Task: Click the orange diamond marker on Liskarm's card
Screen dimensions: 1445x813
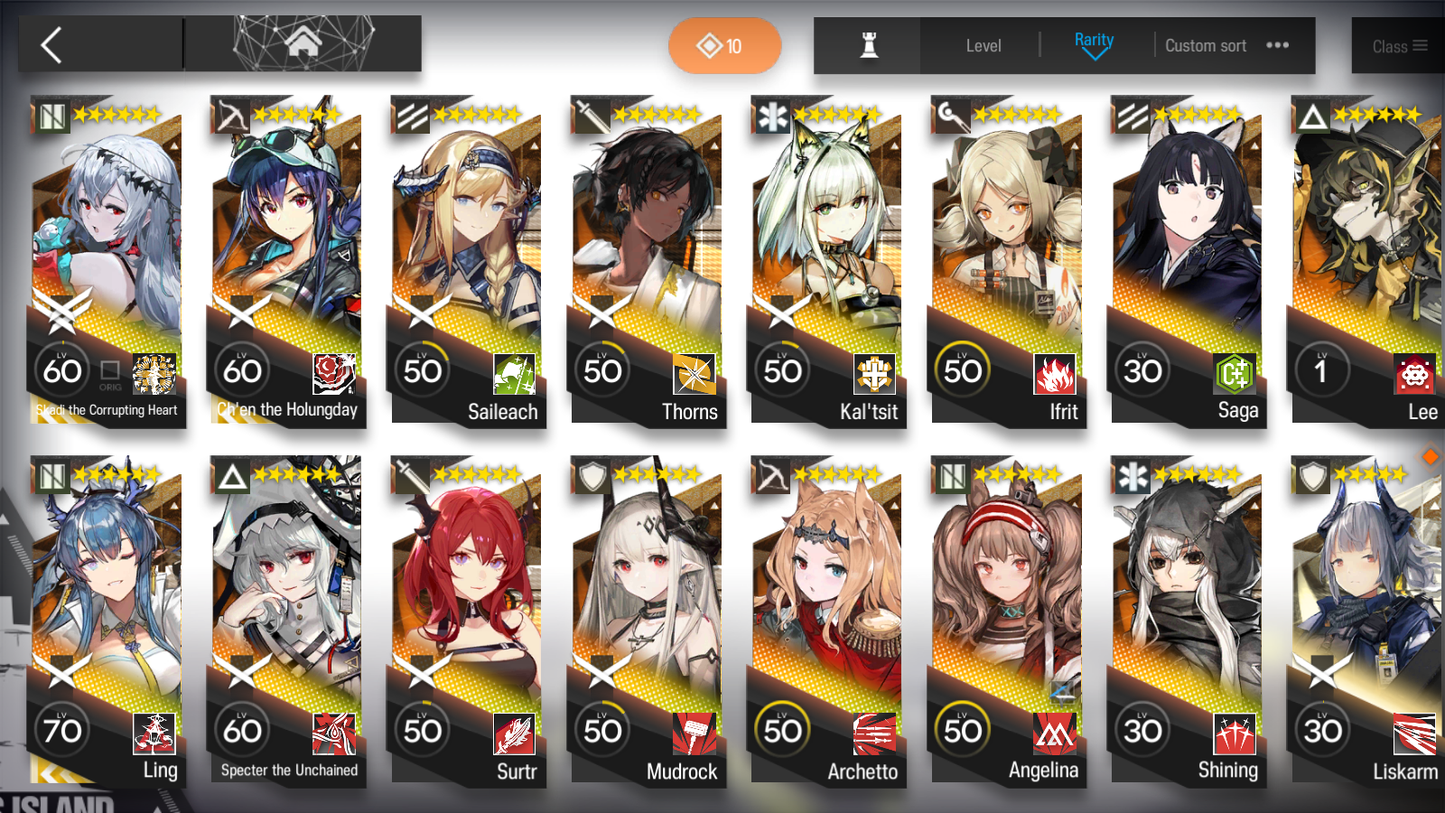Action: coord(1430,457)
